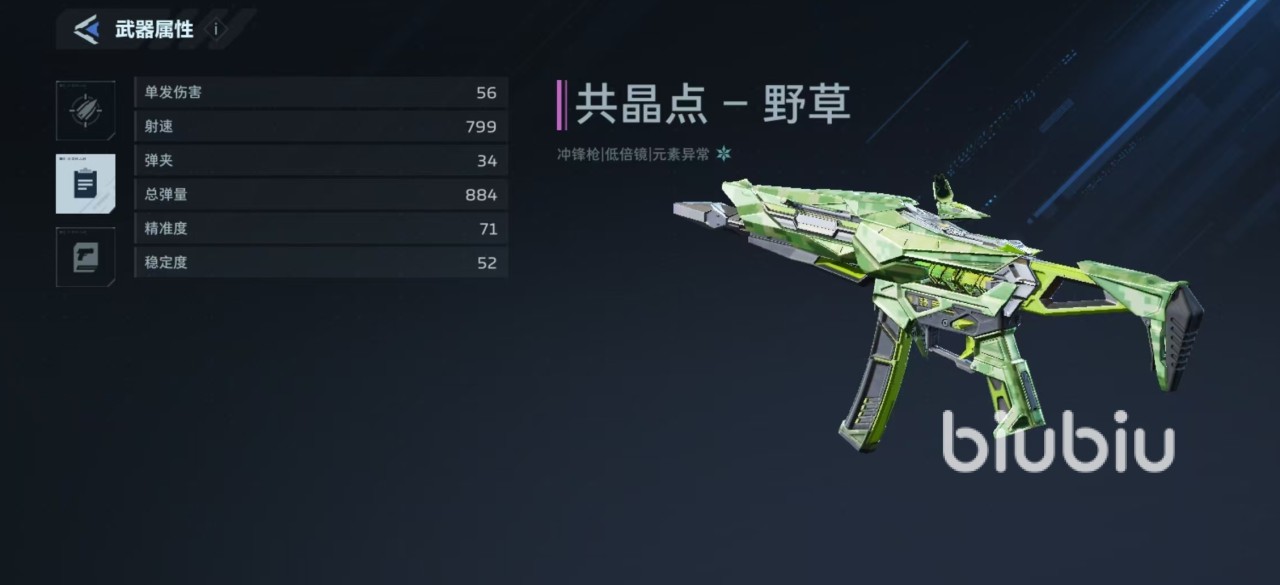The height and width of the screenshot is (585, 1280).
Task: Click the snowflake element icon under weapon name
Action: tap(723, 154)
